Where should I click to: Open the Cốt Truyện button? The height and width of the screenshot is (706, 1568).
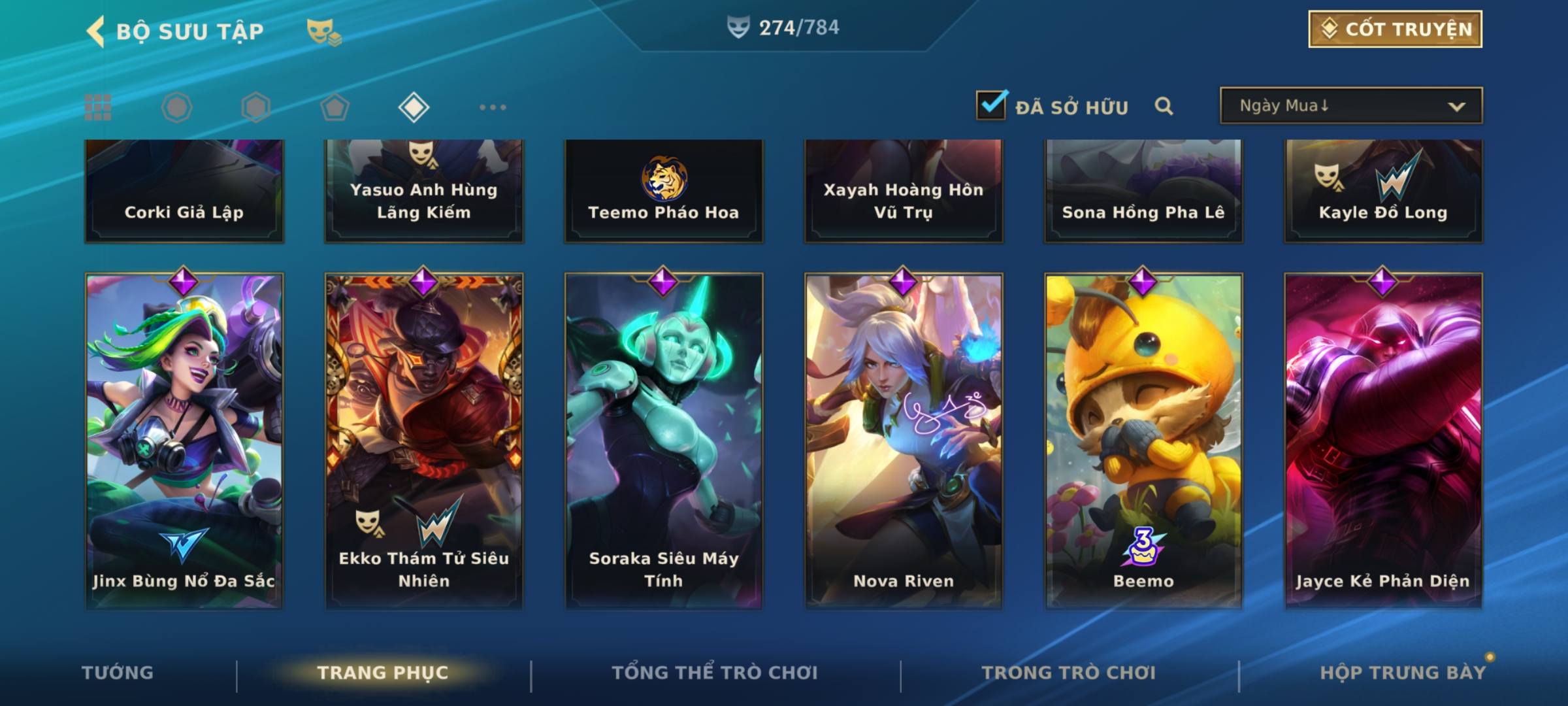point(1395,29)
